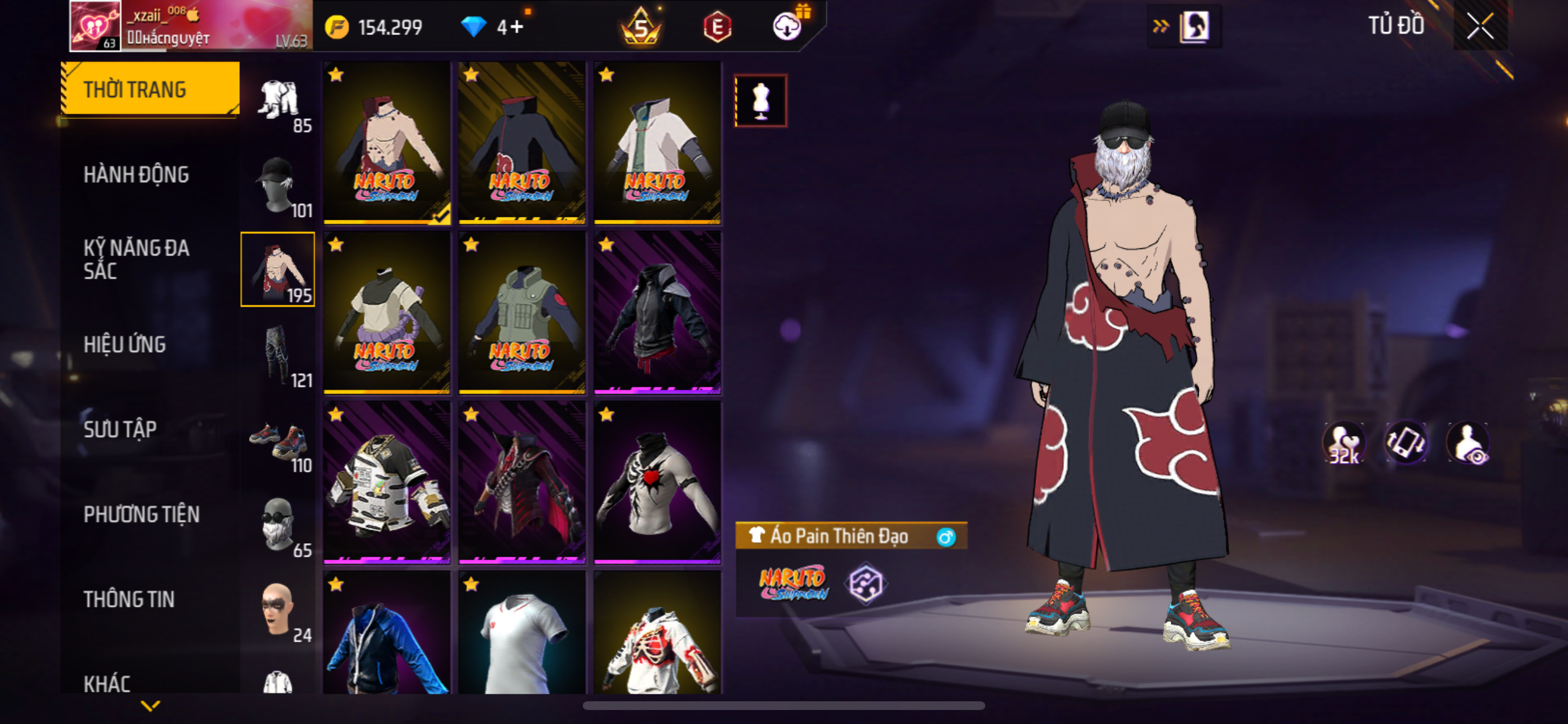
Task: Go to the Sưu Tập section
Action: click(x=120, y=430)
